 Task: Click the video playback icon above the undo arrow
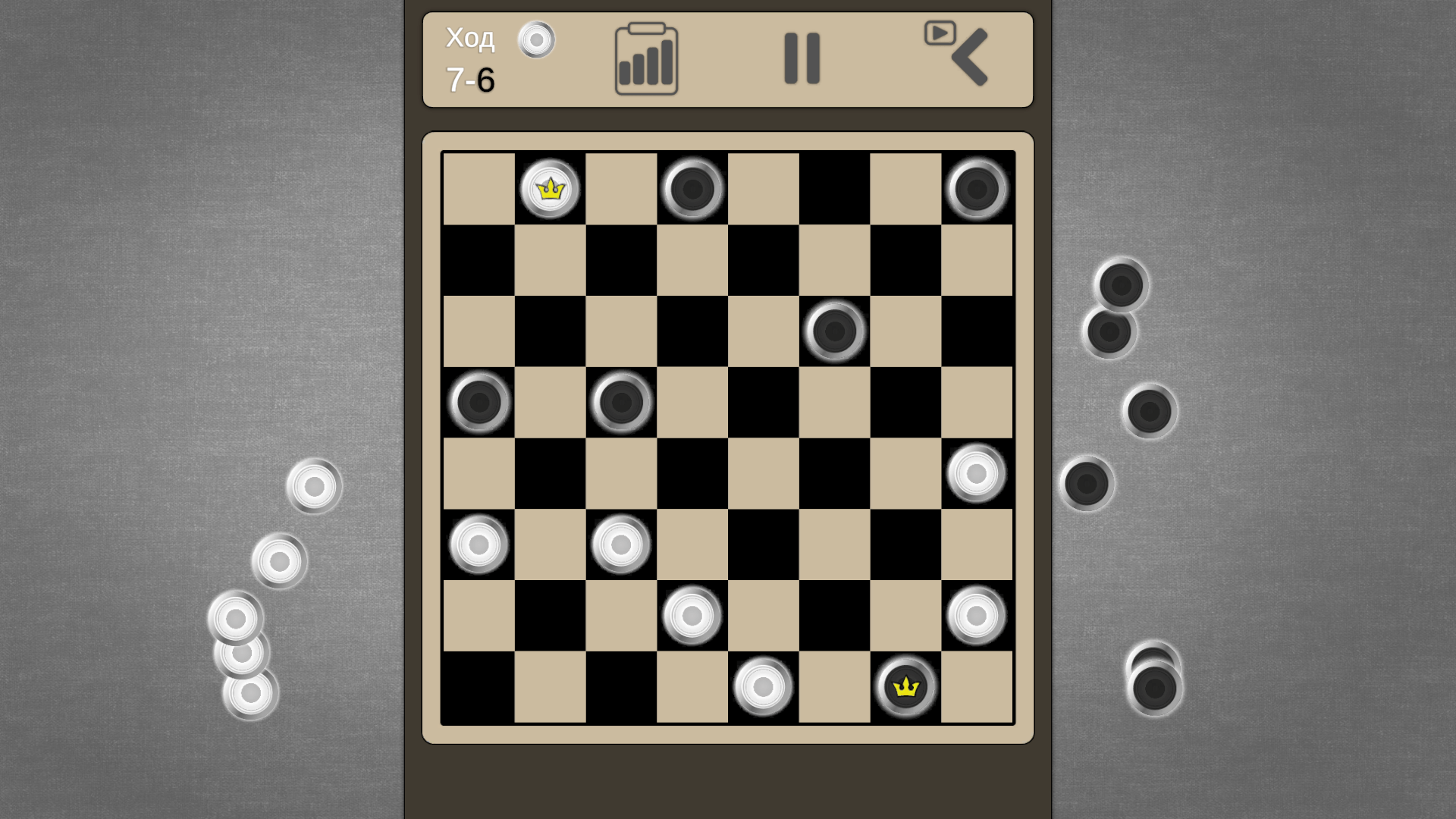pyautogui.click(x=940, y=34)
